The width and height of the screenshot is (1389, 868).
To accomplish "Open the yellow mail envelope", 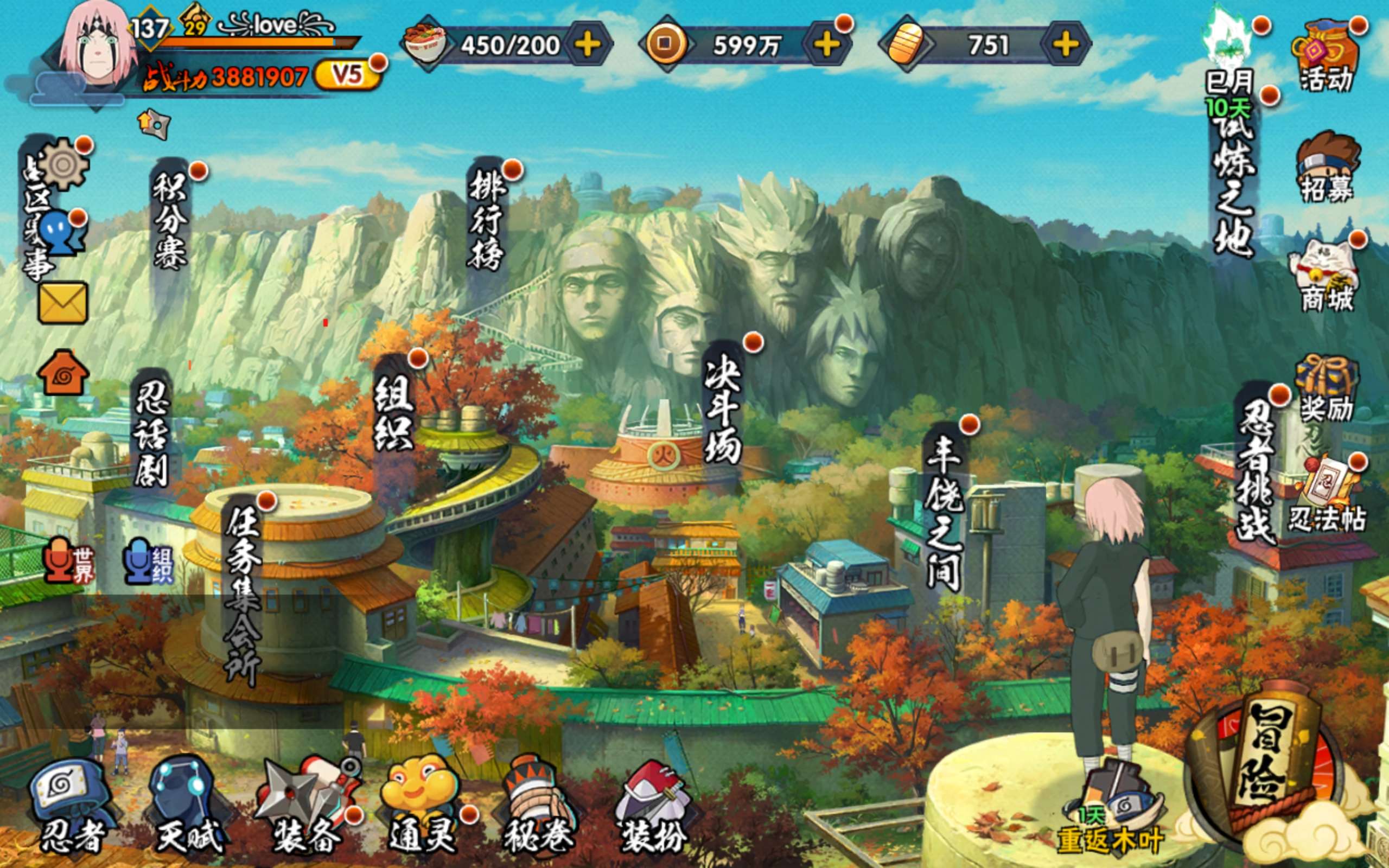I will tap(62, 303).
